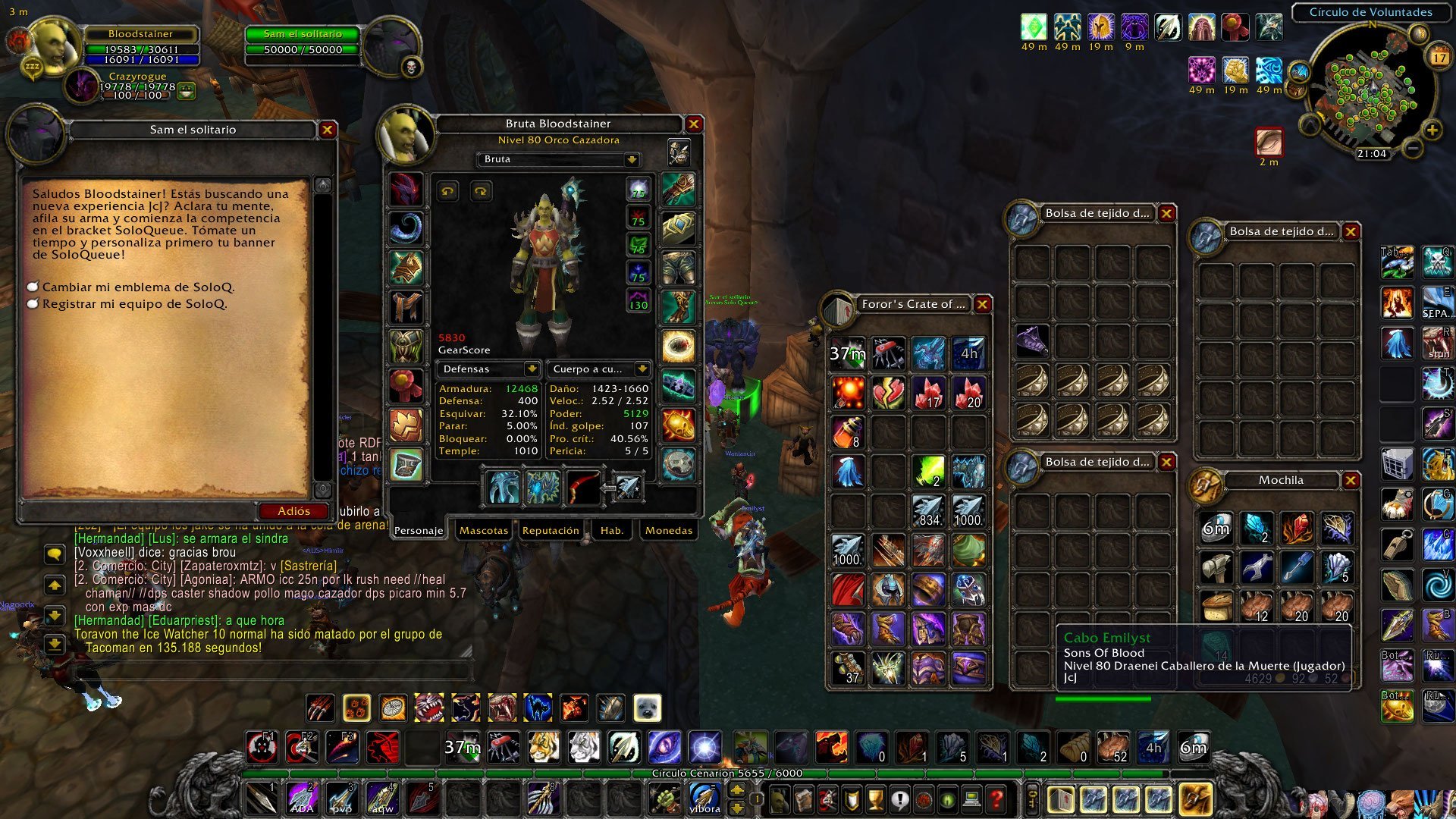Screen dimensions: 1456x819
Task: Close the Sam el solitario dialogue window
Action: coord(327,130)
